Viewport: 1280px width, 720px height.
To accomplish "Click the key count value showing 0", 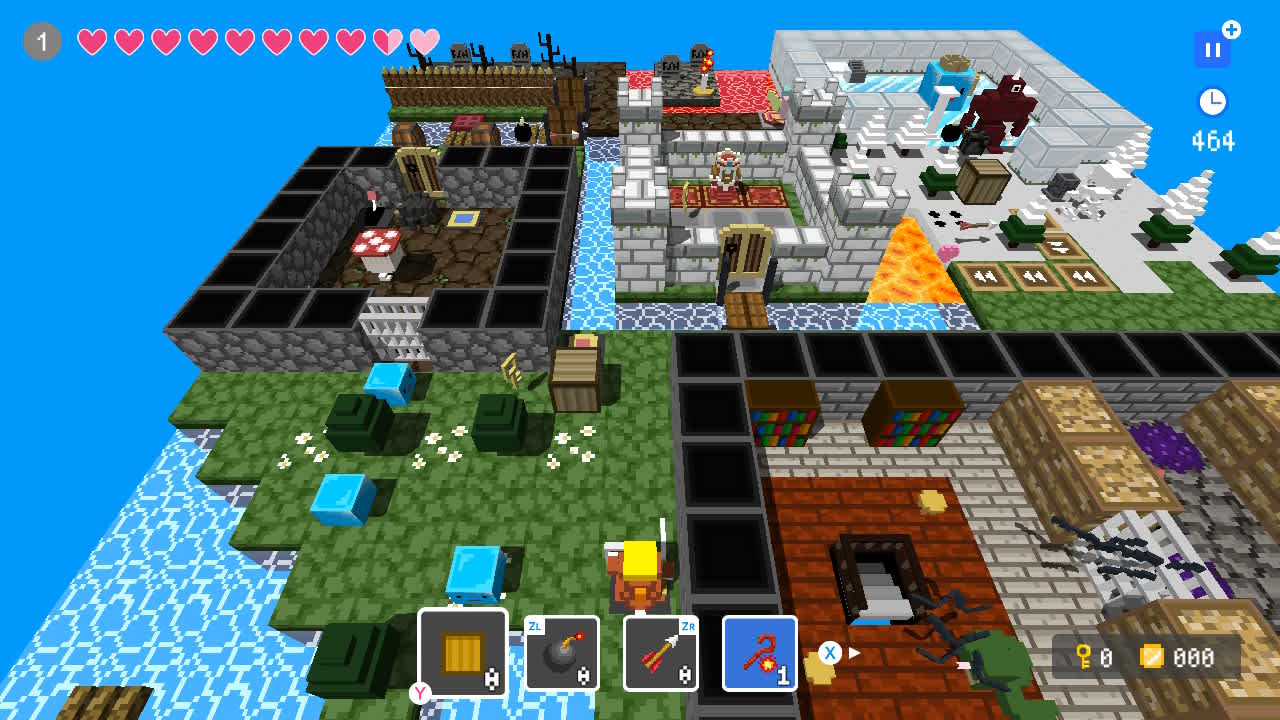I will coord(1106,659).
